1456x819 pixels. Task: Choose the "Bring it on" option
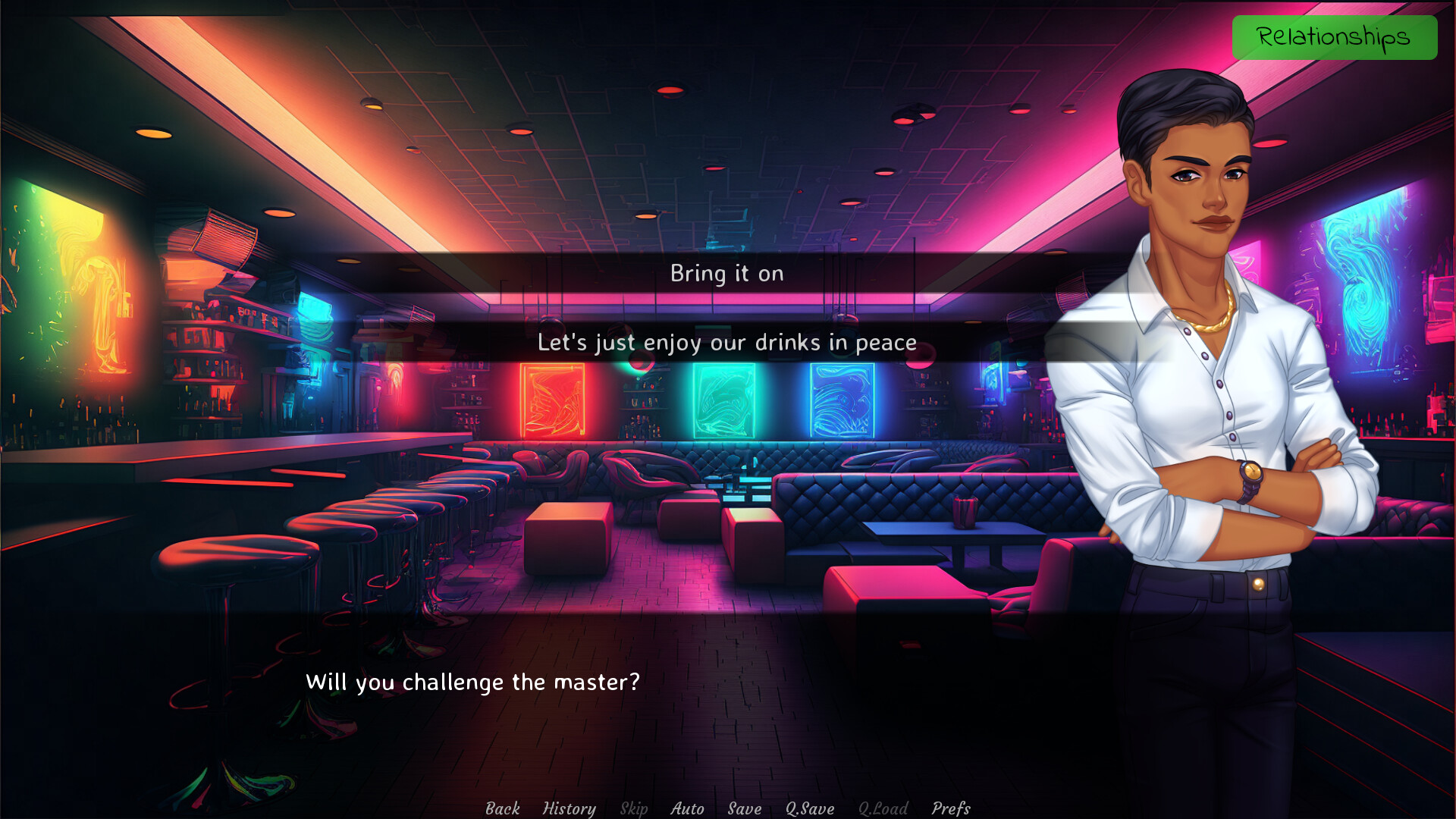click(726, 274)
